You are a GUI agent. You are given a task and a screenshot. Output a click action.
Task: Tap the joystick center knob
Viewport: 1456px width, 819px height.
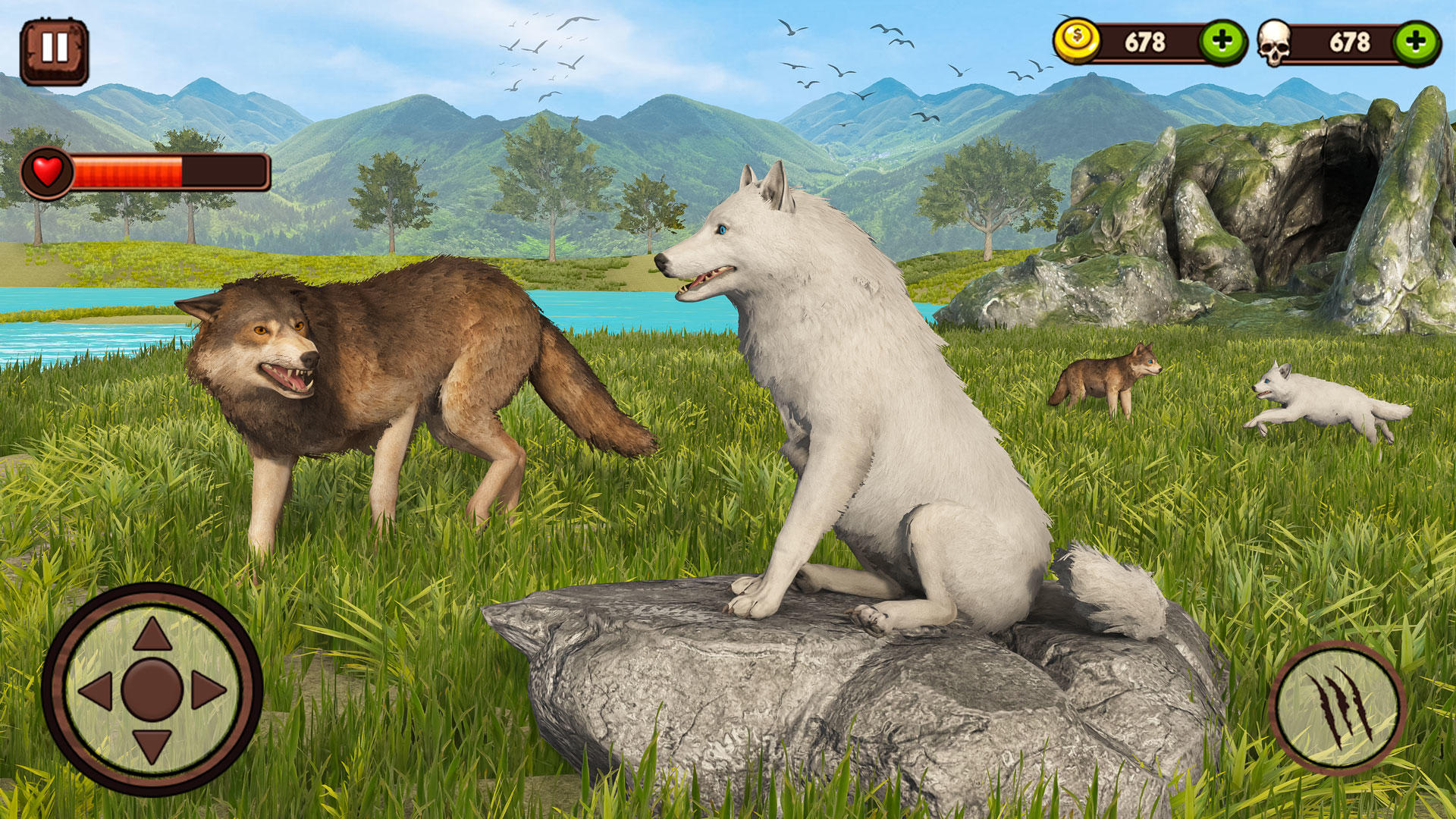click(152, 690)
